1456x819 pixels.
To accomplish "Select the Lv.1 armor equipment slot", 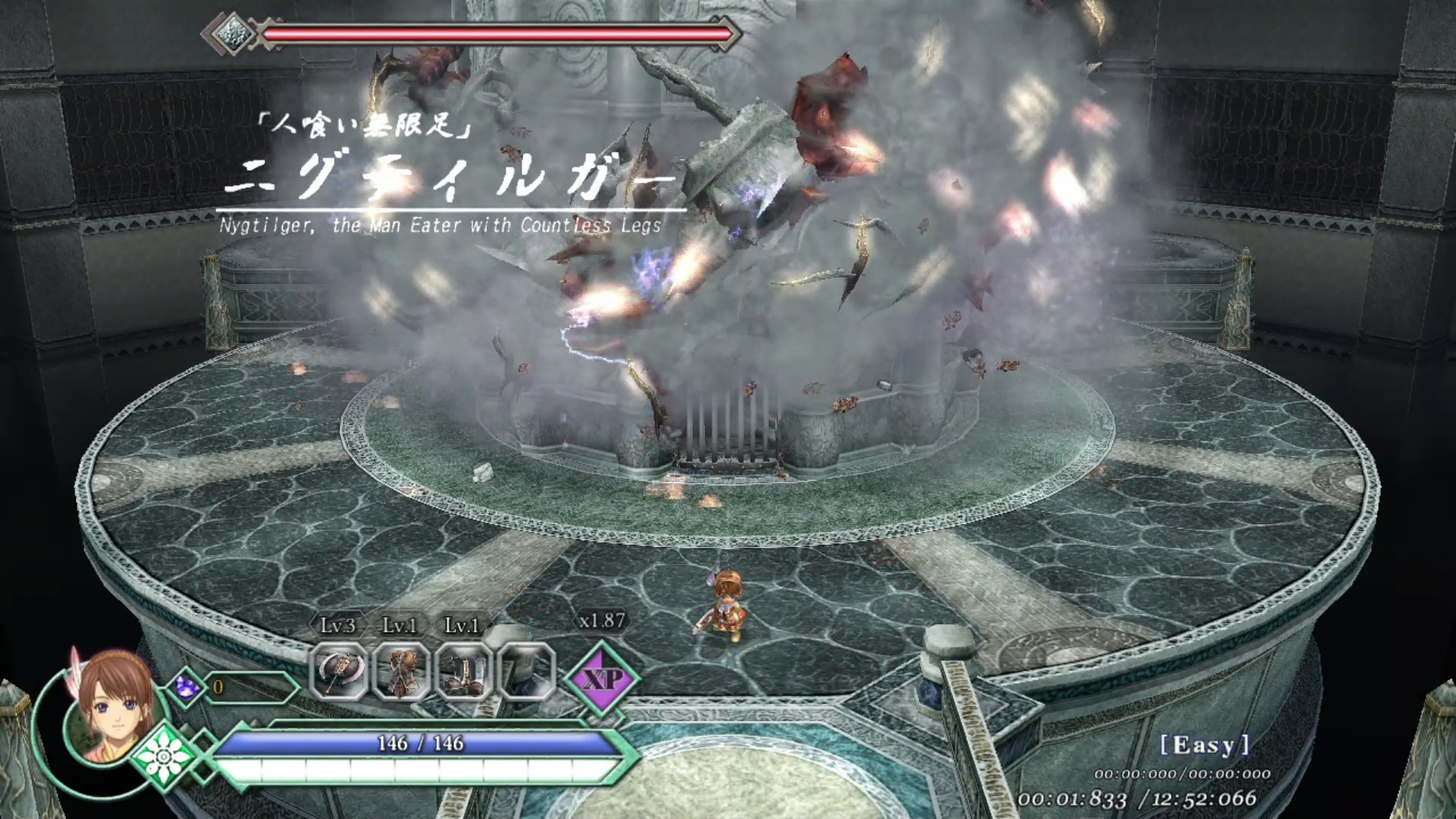I will point(401,671).
